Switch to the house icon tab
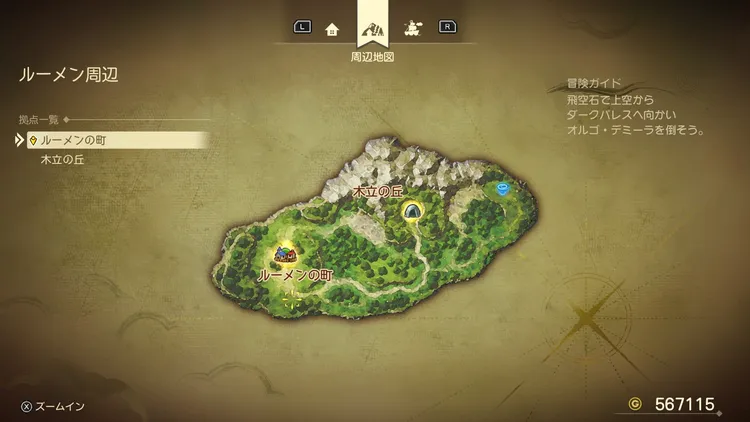 tap(332, 28)
